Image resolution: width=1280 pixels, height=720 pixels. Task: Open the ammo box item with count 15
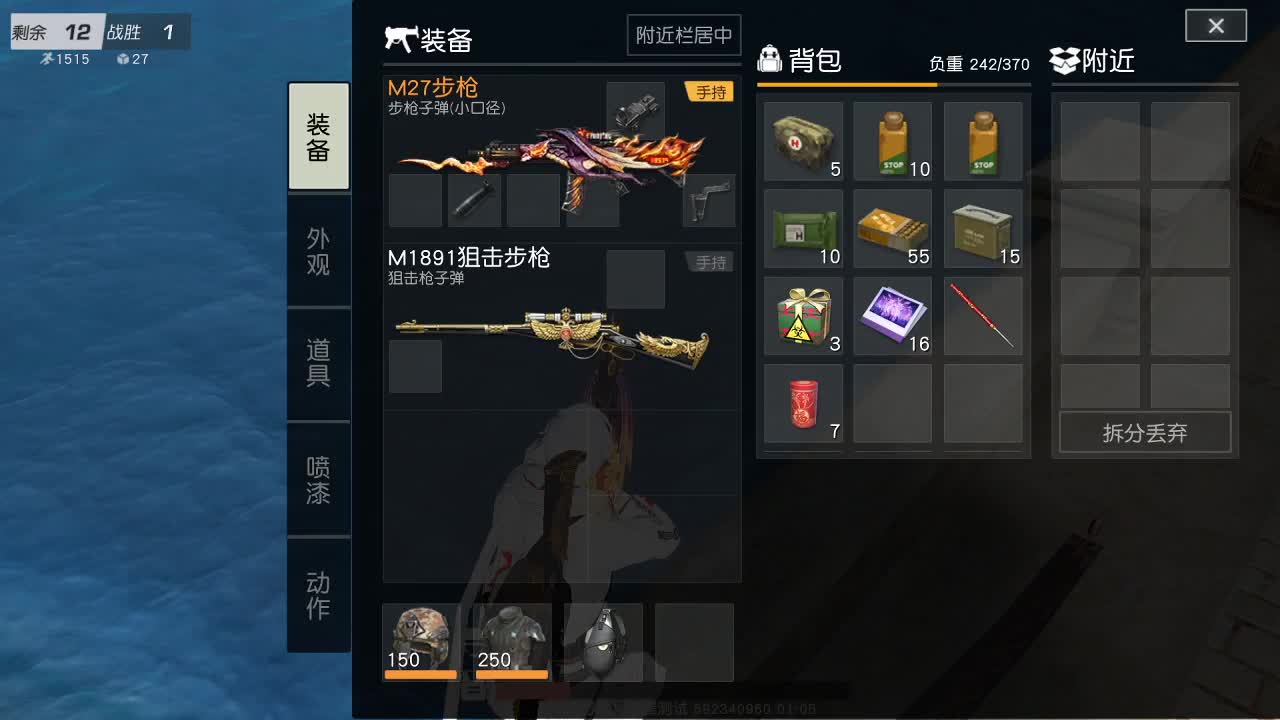[x=983, y=228]
